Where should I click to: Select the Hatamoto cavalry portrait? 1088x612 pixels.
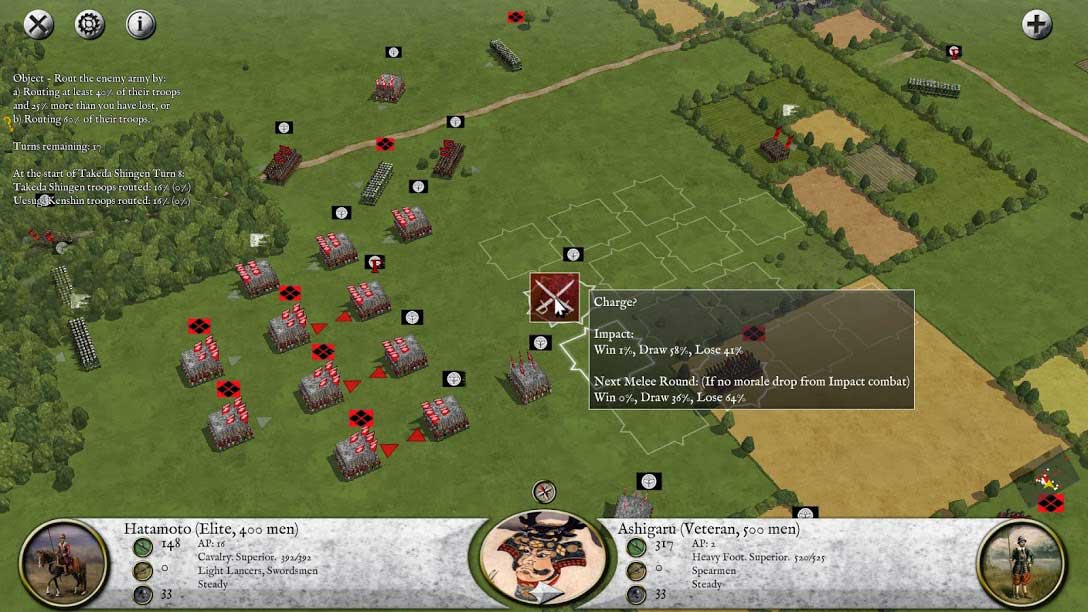coord(63,563)
